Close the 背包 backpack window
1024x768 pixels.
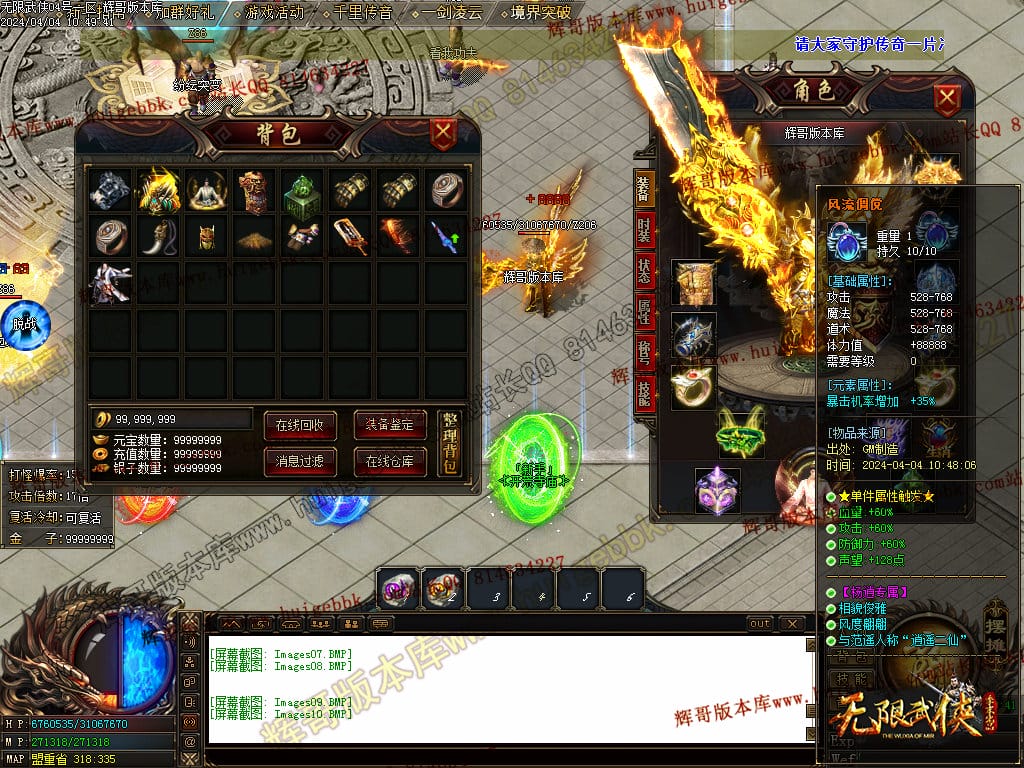click(x=443, y=134)
